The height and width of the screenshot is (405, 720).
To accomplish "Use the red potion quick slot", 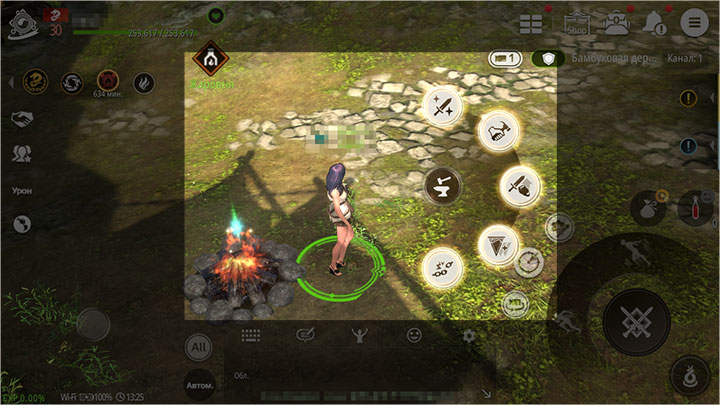I will (x=696, y=207).
